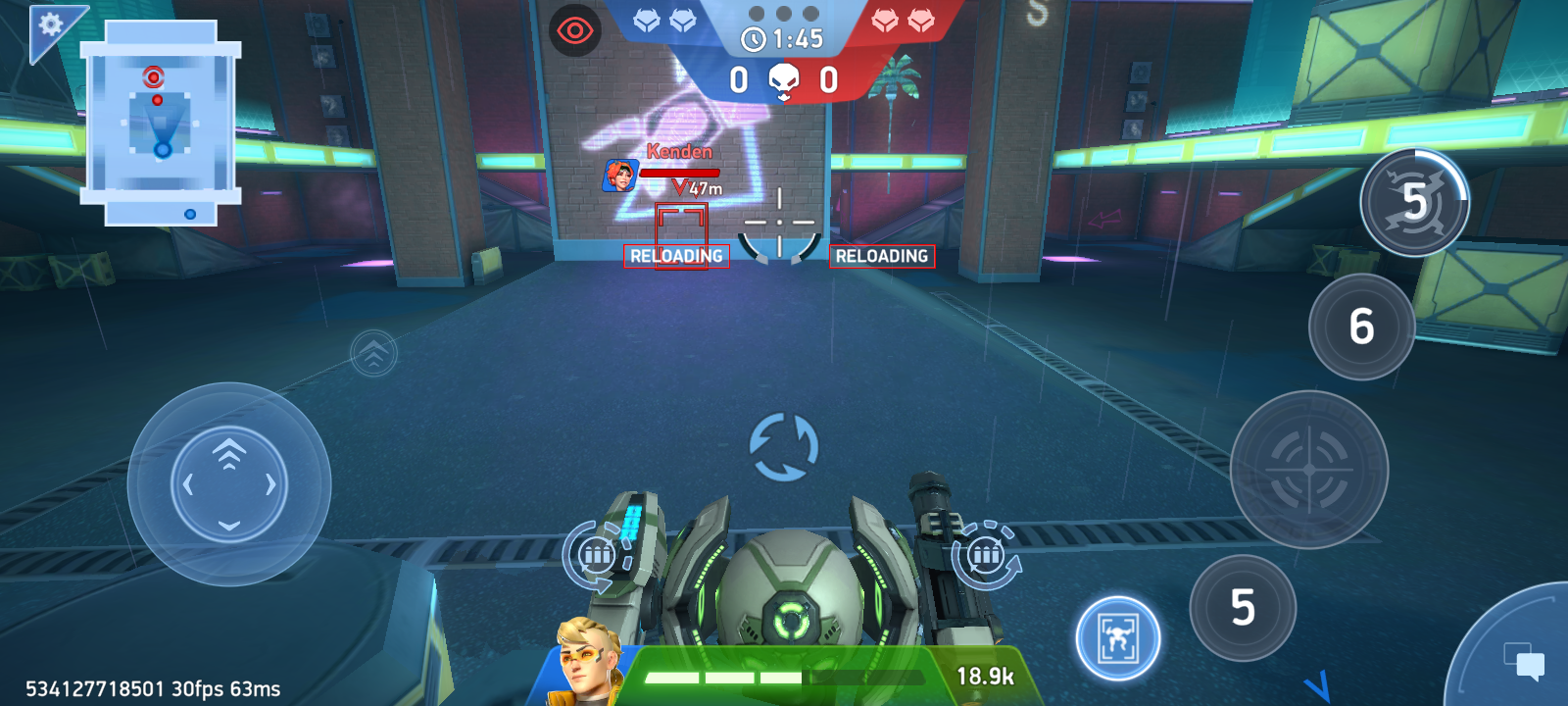Tap the circular-arrows turn-around icon
1568x706 pixels.
783,447
